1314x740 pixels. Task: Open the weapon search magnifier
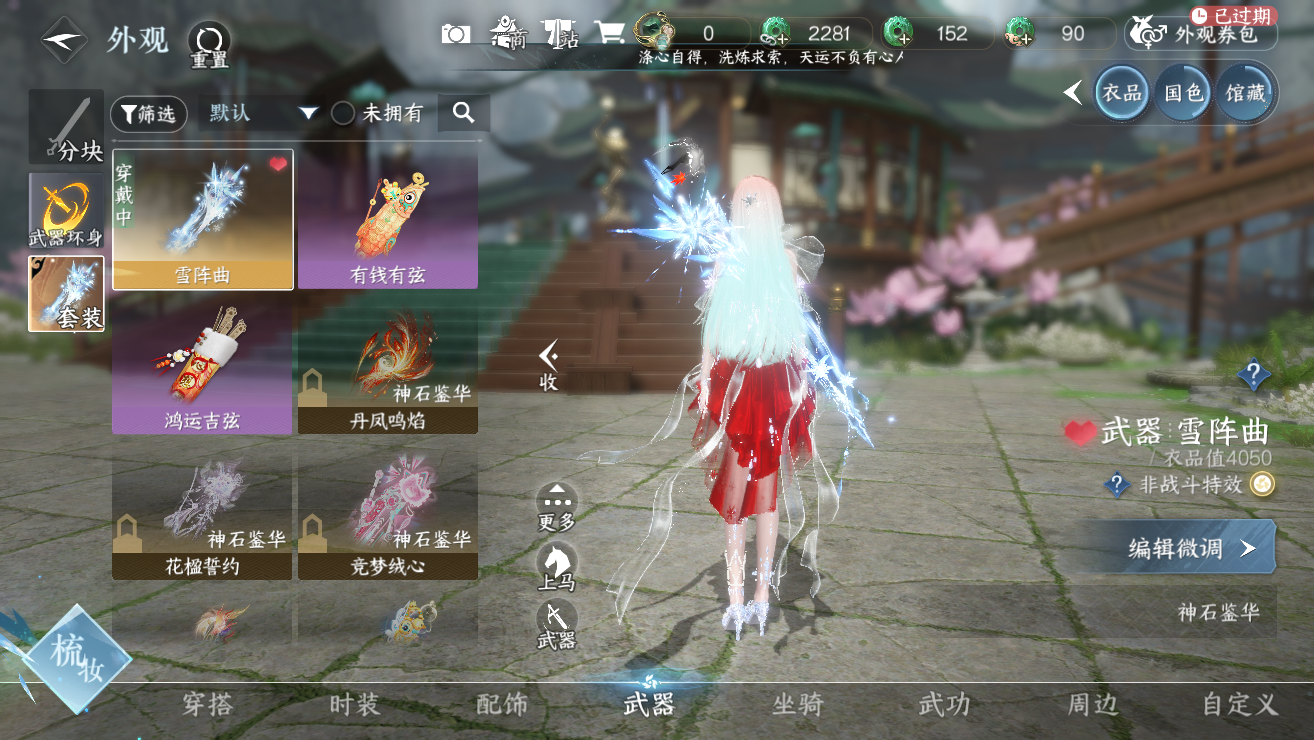[x=463, y=113]
